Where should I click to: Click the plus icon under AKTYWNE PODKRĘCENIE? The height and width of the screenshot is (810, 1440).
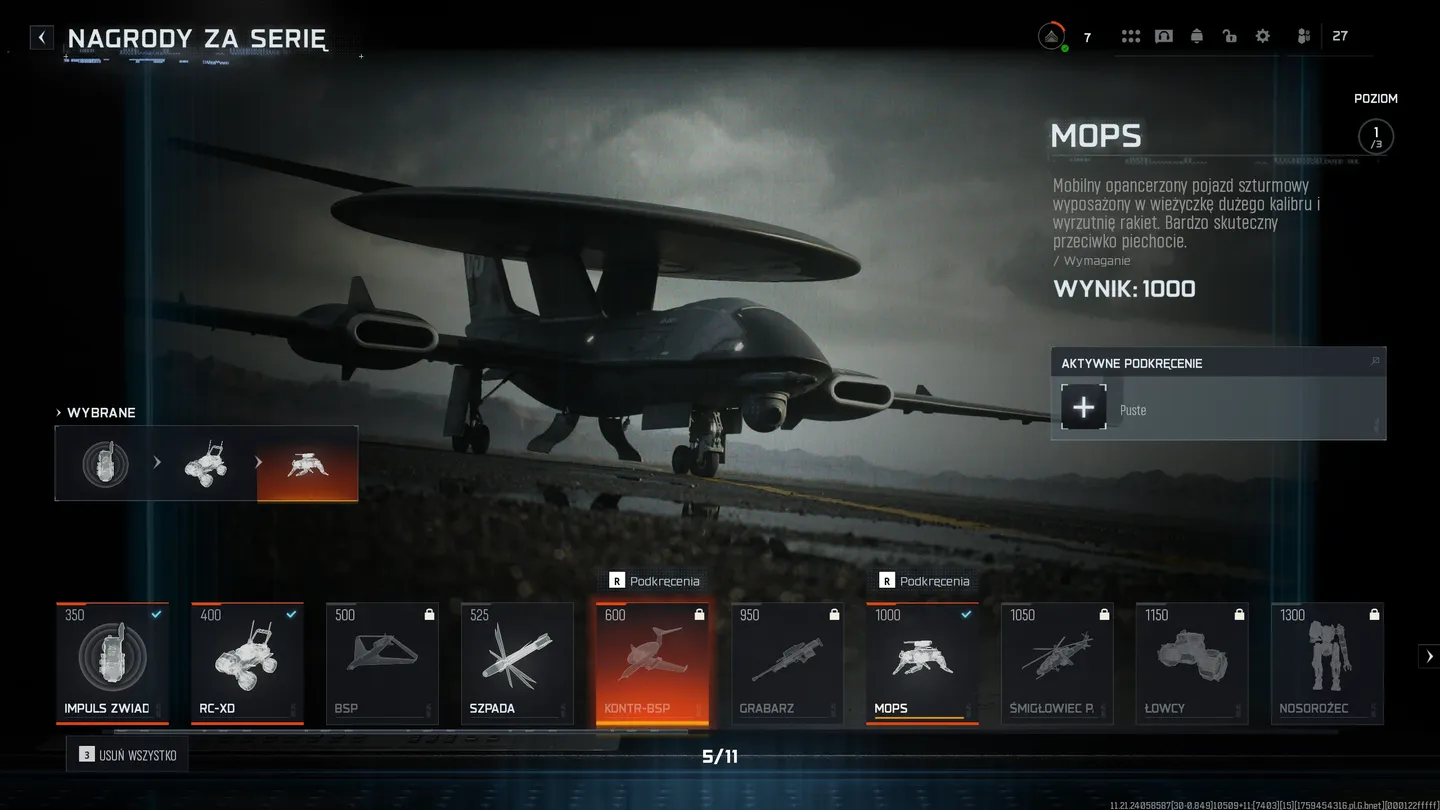click(x=1083, y=407)
